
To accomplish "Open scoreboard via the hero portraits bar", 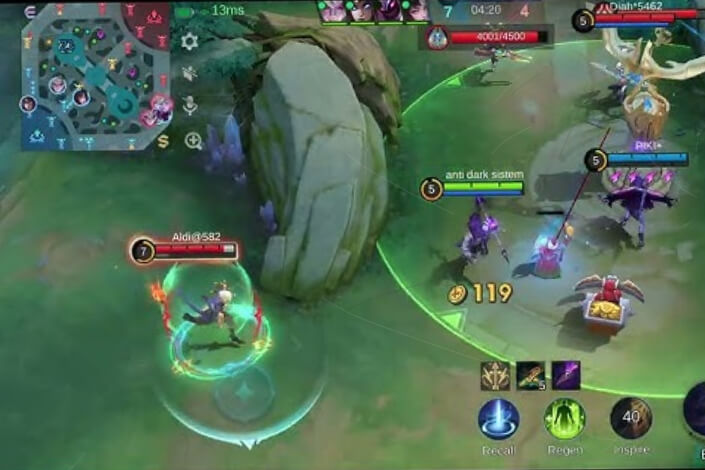I will coord(374,11).
